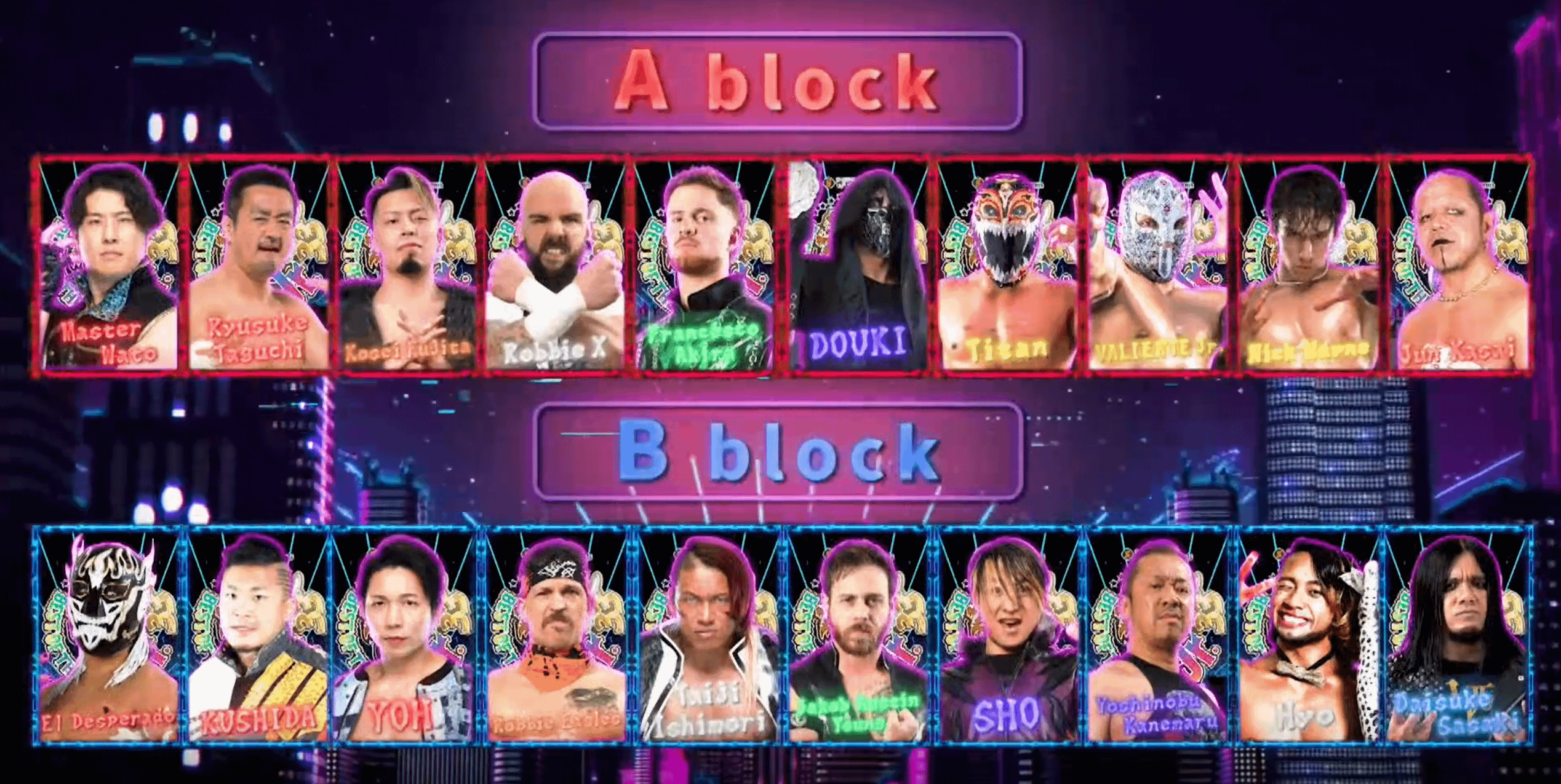Choose the Robbie X card

(556, 266)
